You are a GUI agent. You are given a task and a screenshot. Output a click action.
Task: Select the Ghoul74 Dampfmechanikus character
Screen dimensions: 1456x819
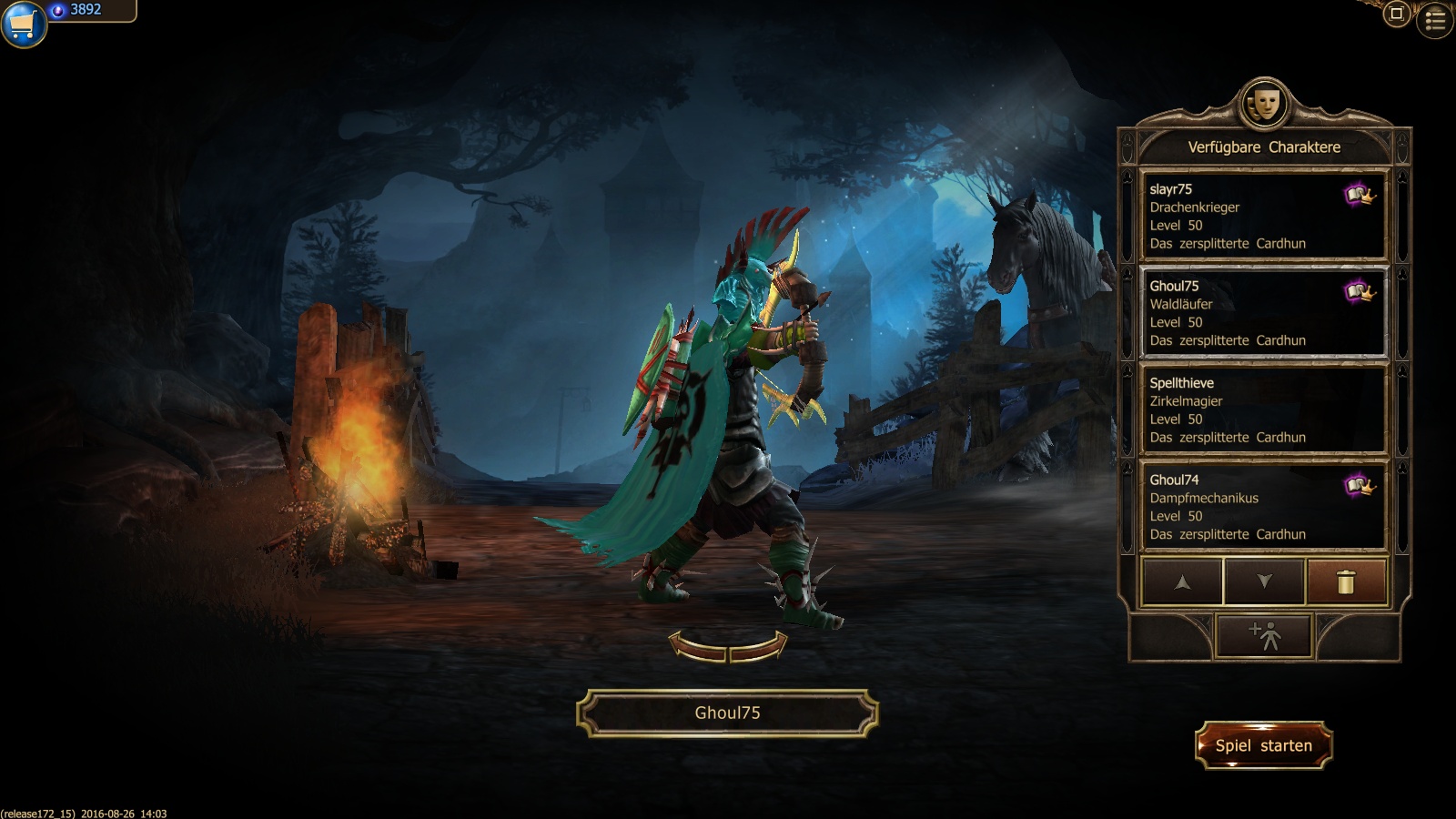coord(1263,506)
